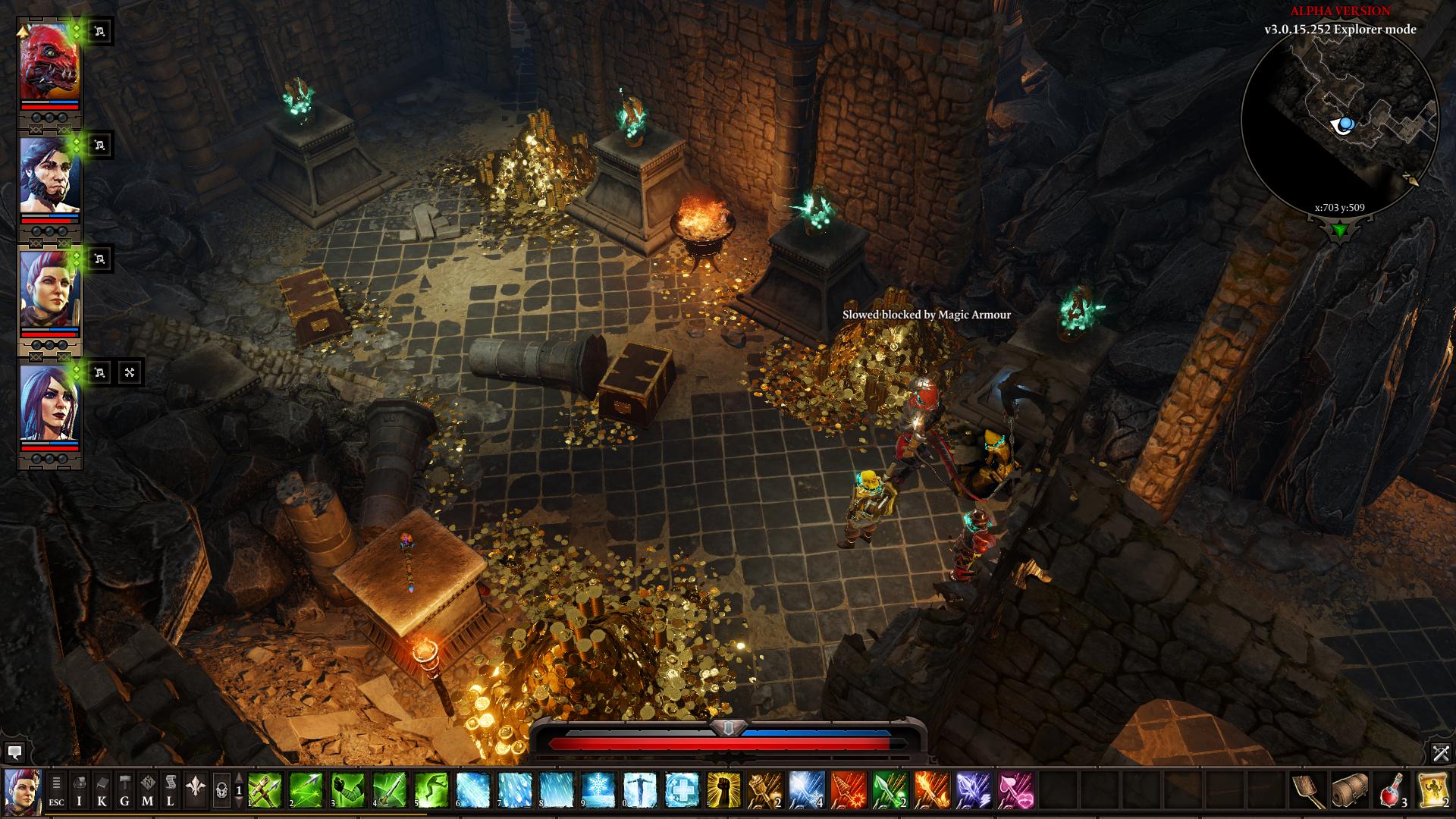1456x819 pixels.
Task: Cast the snowflake ice skill
Action: 598,790
